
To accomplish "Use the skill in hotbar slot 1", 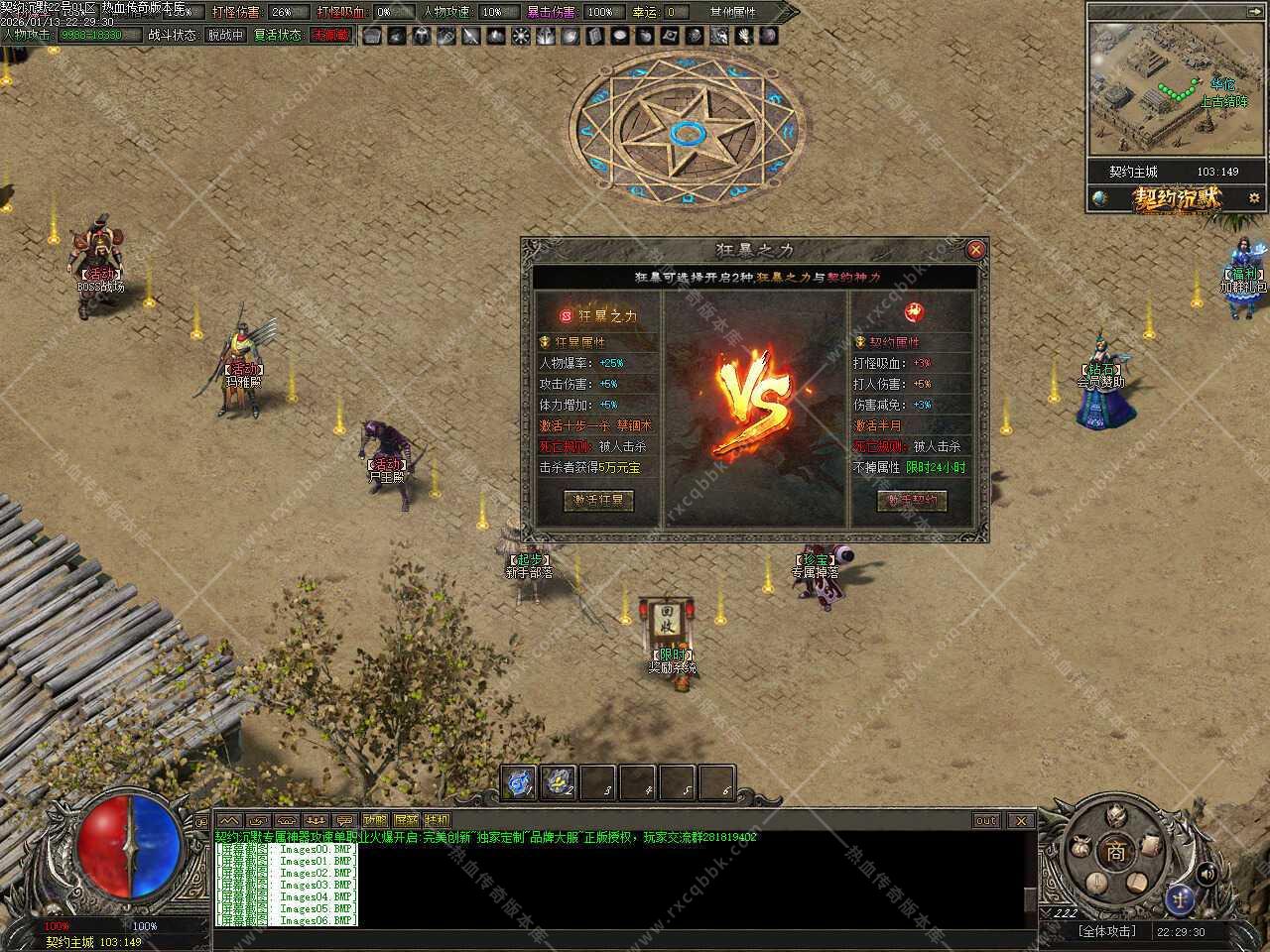I will tap(519, 782).
